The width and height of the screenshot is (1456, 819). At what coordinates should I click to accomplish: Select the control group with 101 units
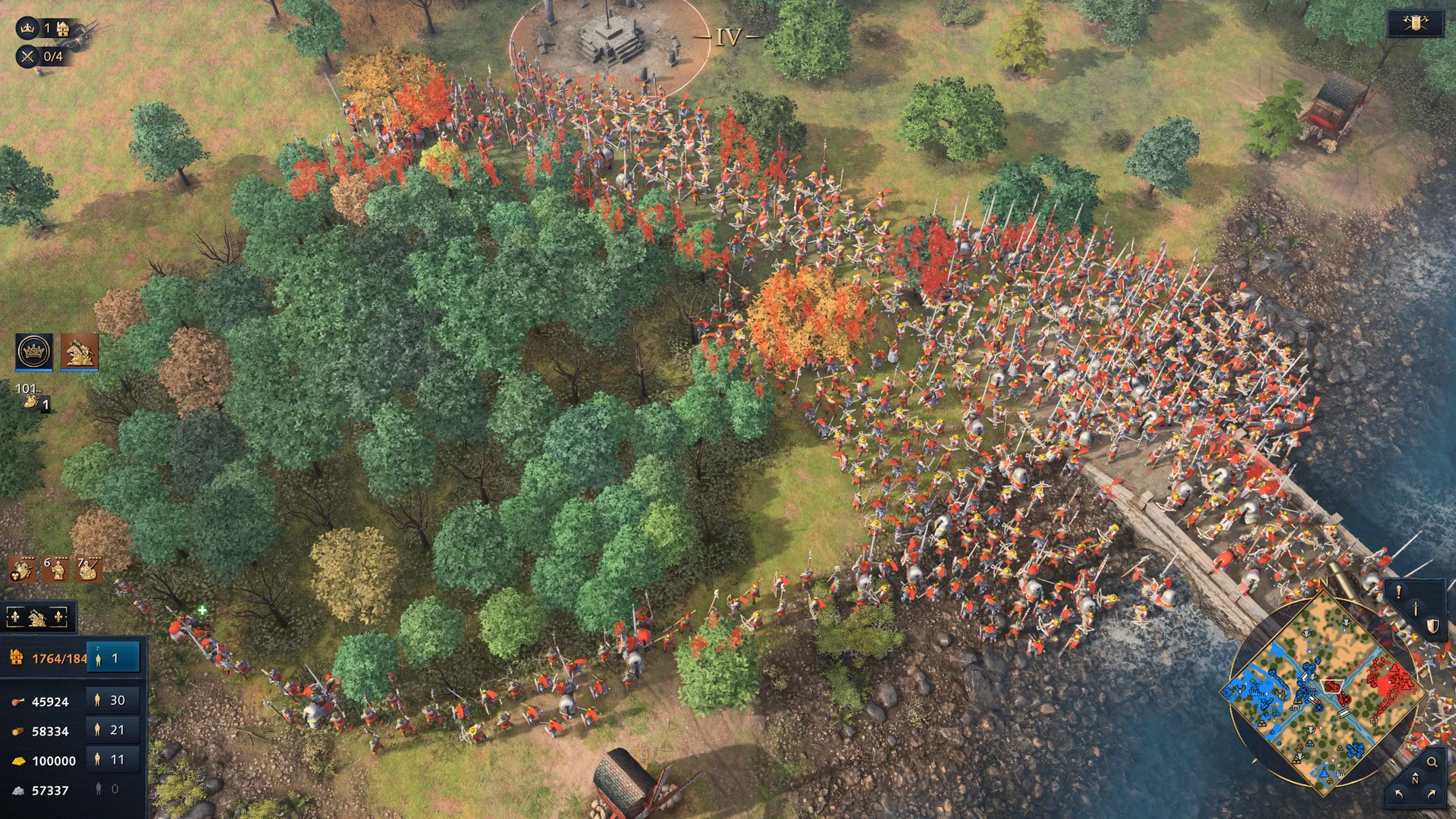point(32,397)
